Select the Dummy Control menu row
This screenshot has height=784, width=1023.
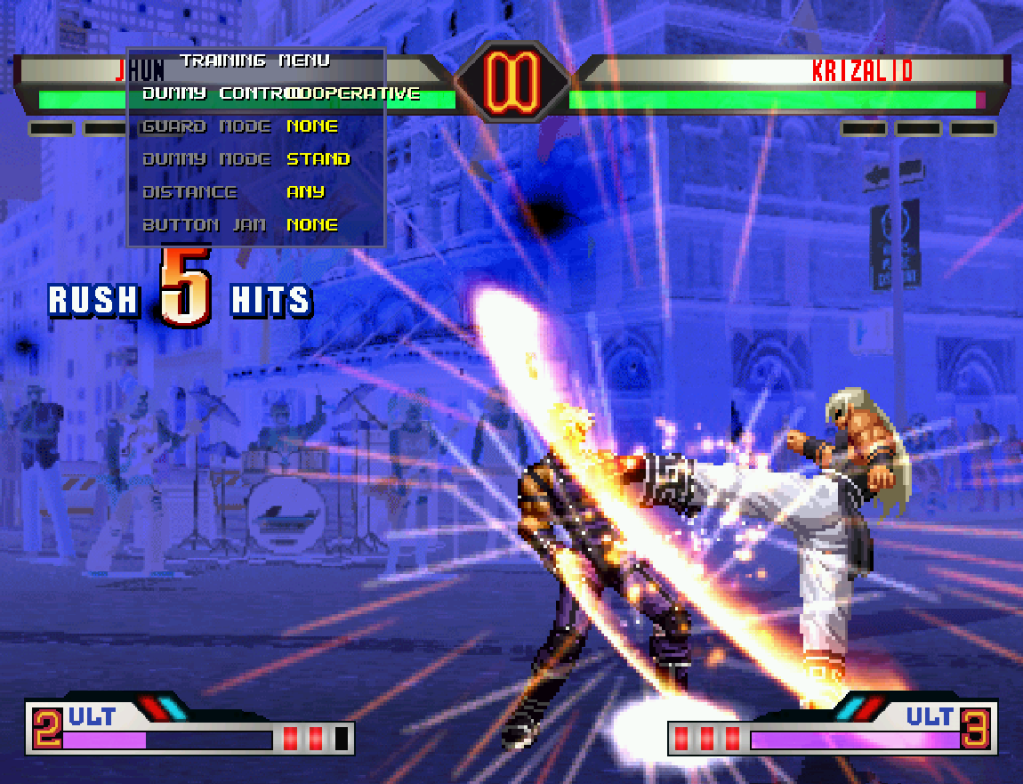(x=255, y=94)
